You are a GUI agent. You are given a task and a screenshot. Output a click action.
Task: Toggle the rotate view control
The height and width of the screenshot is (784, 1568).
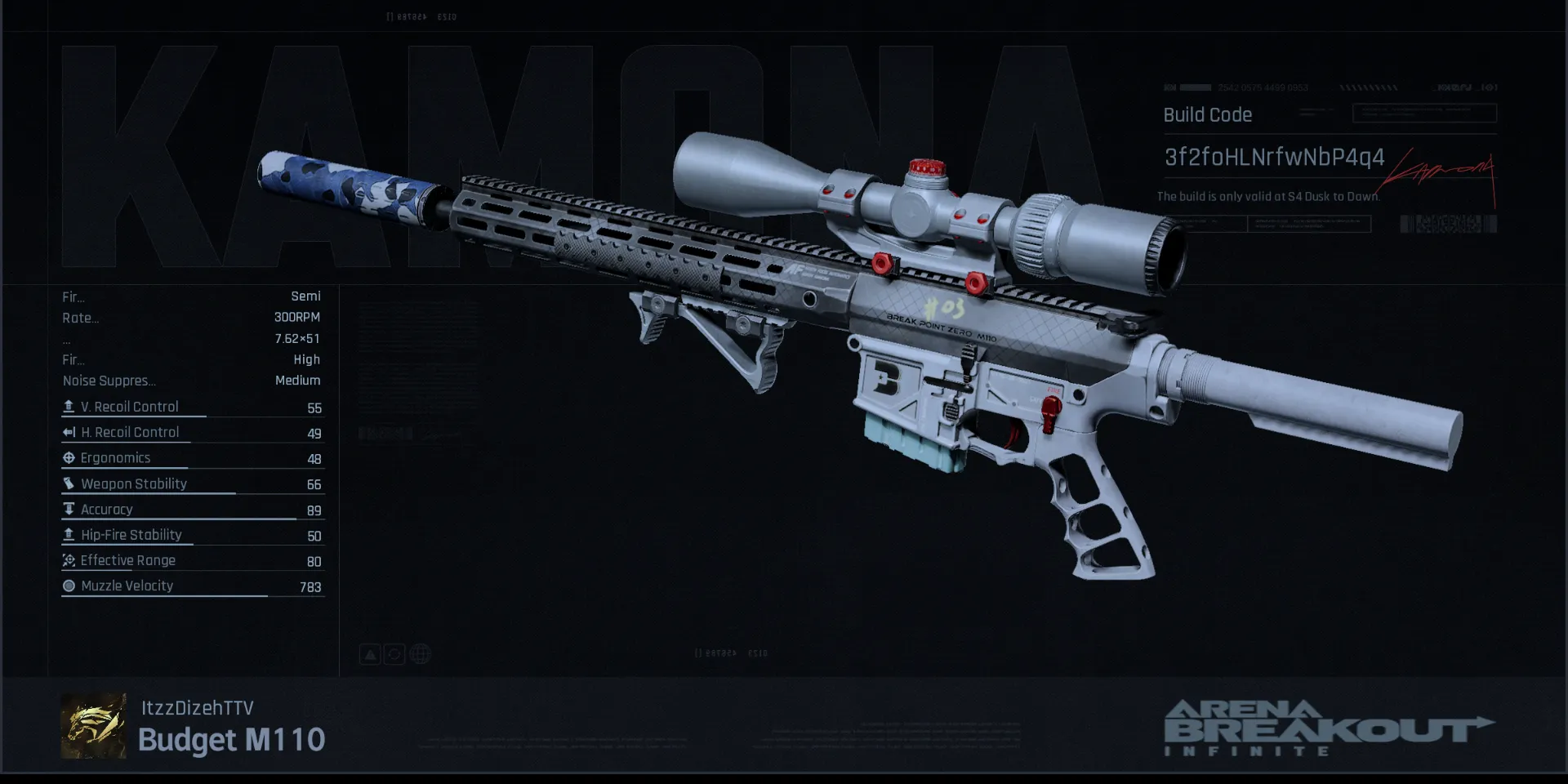tap(394, 653)
